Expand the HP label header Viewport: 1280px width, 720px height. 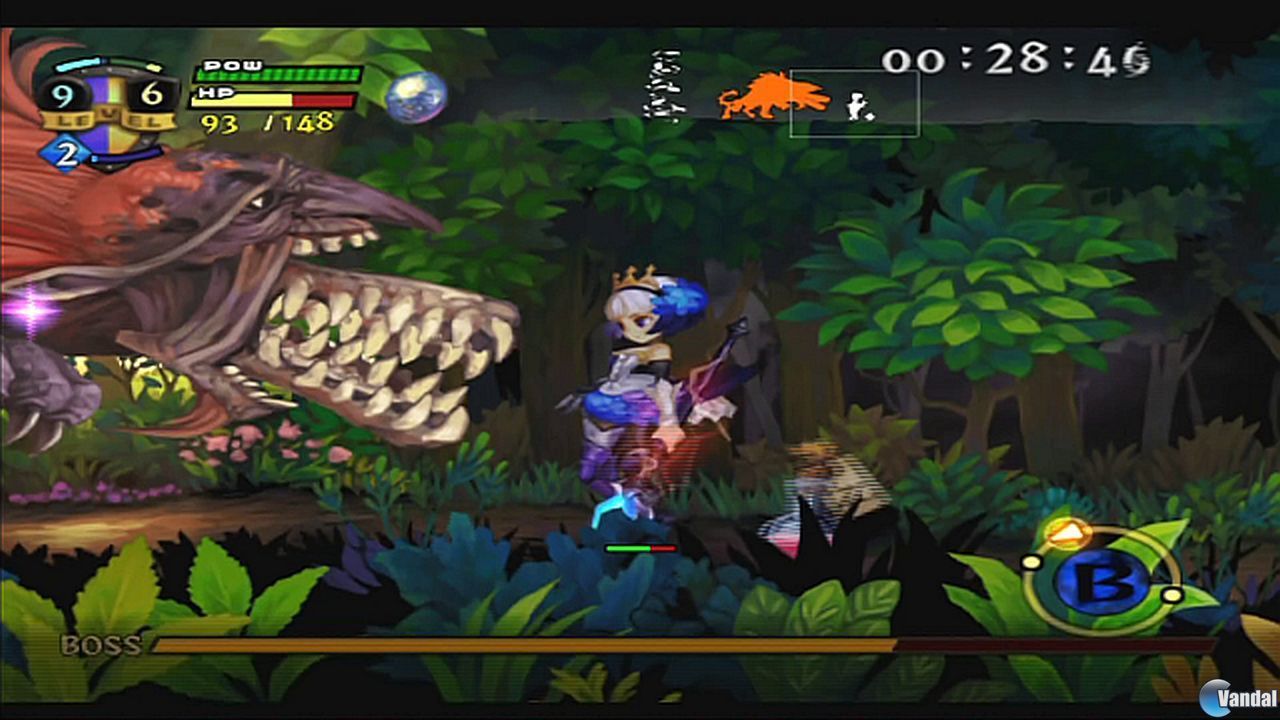pyautogui.click(x=215, y=92)
